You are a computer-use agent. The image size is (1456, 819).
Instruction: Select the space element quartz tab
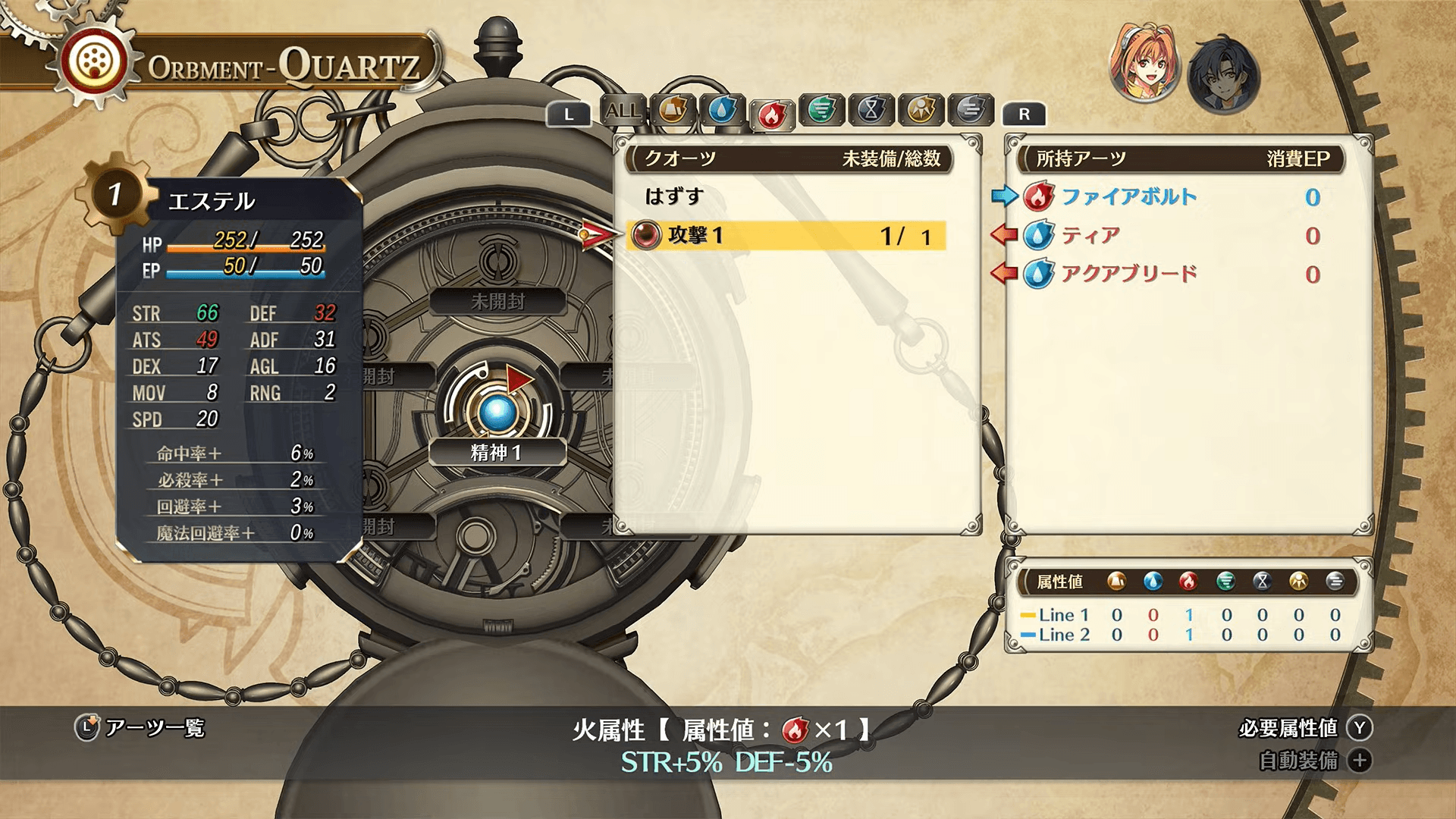(x=921, y=111)
